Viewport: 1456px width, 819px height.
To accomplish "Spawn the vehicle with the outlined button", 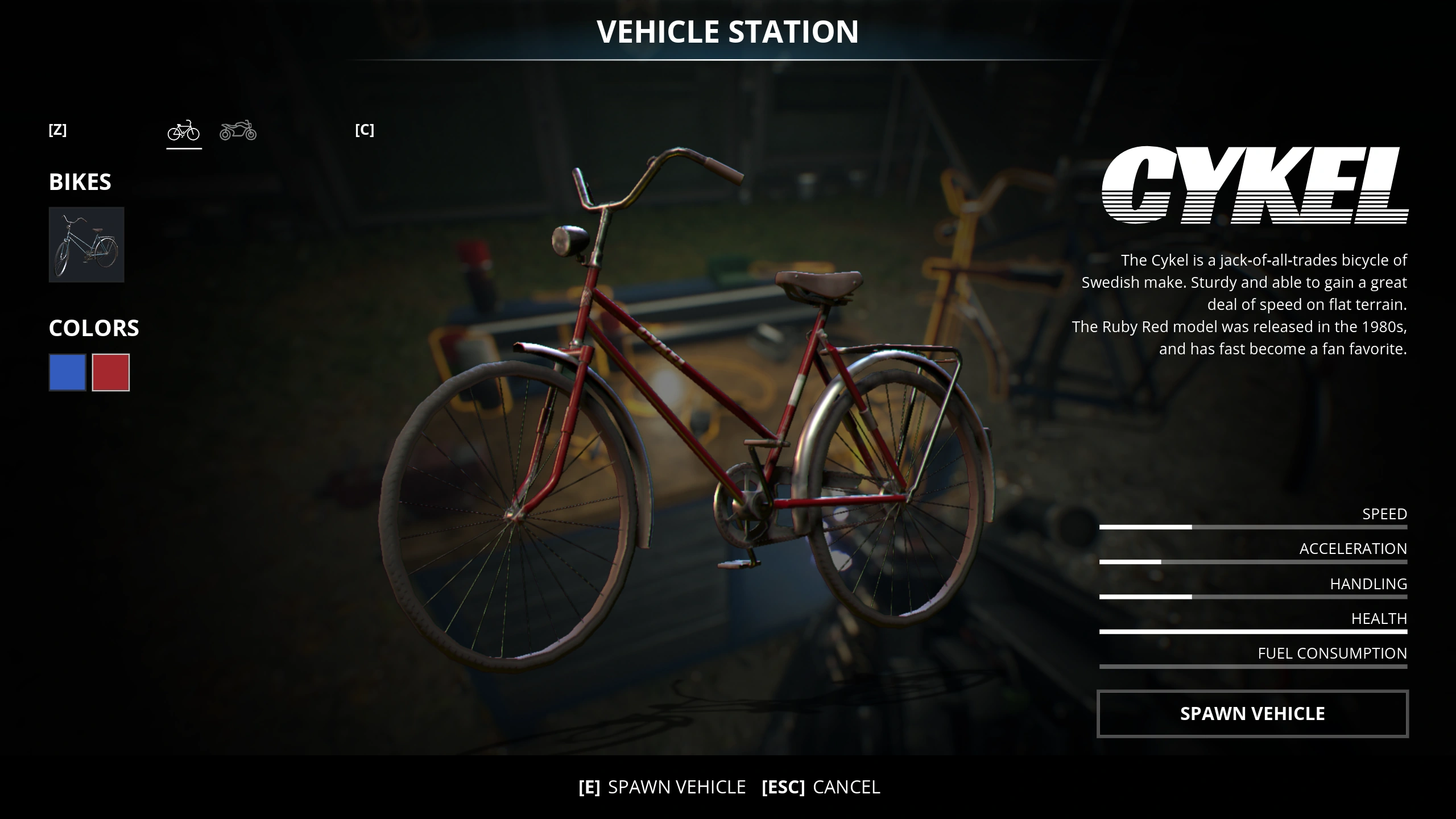I will coord(1252,714).
